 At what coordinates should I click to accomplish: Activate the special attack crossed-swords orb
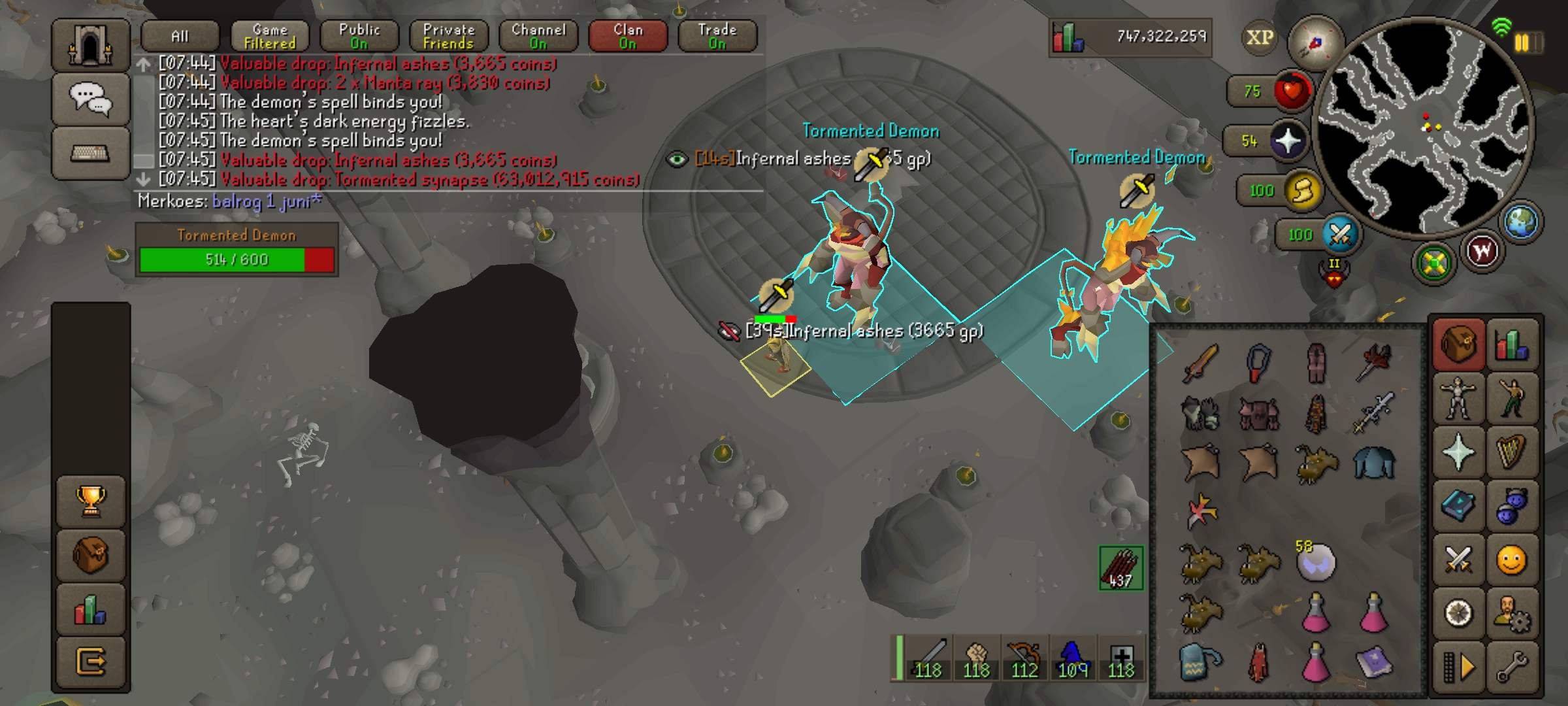pos(1339,234)
